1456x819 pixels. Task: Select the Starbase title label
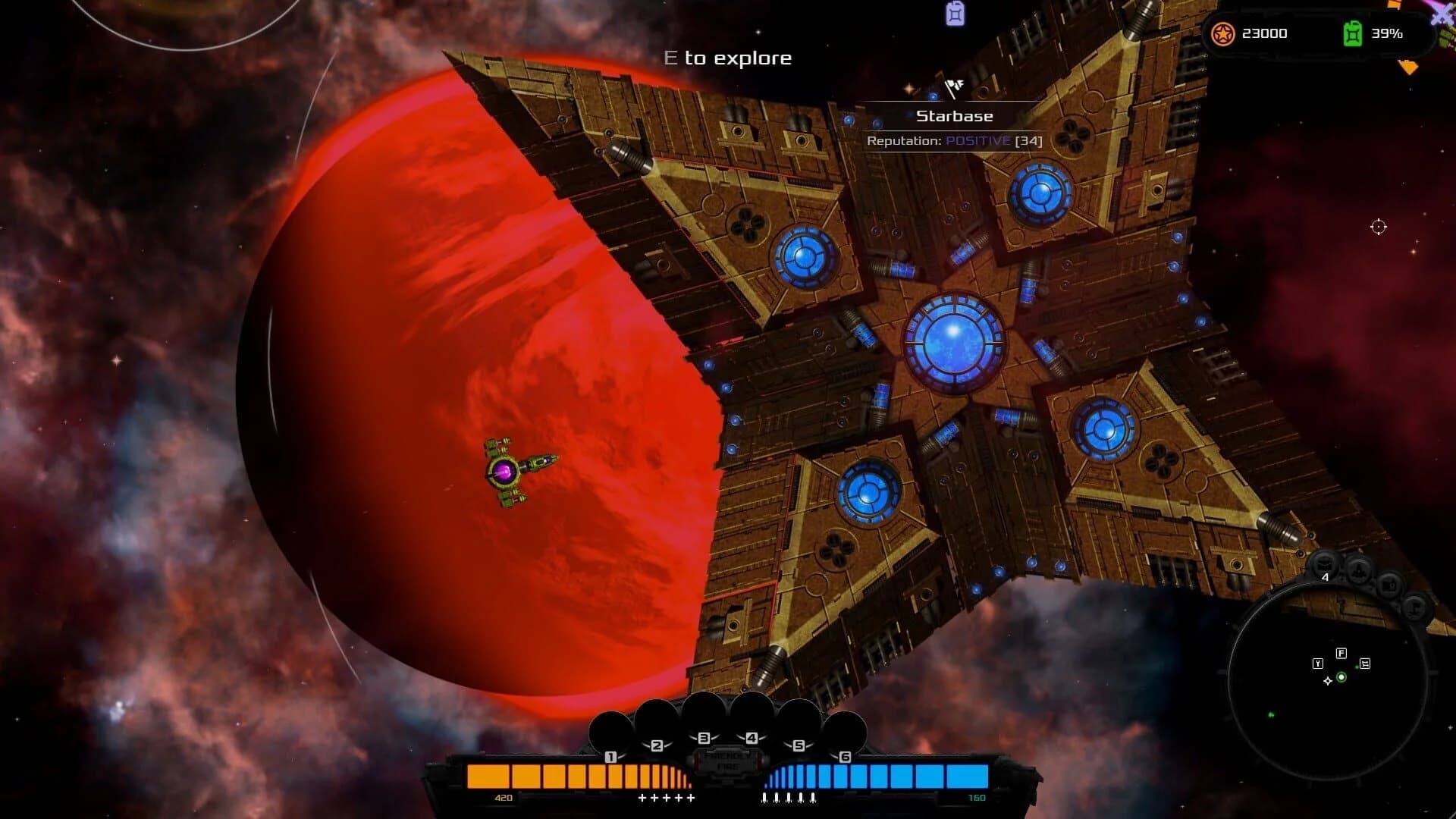955,115
